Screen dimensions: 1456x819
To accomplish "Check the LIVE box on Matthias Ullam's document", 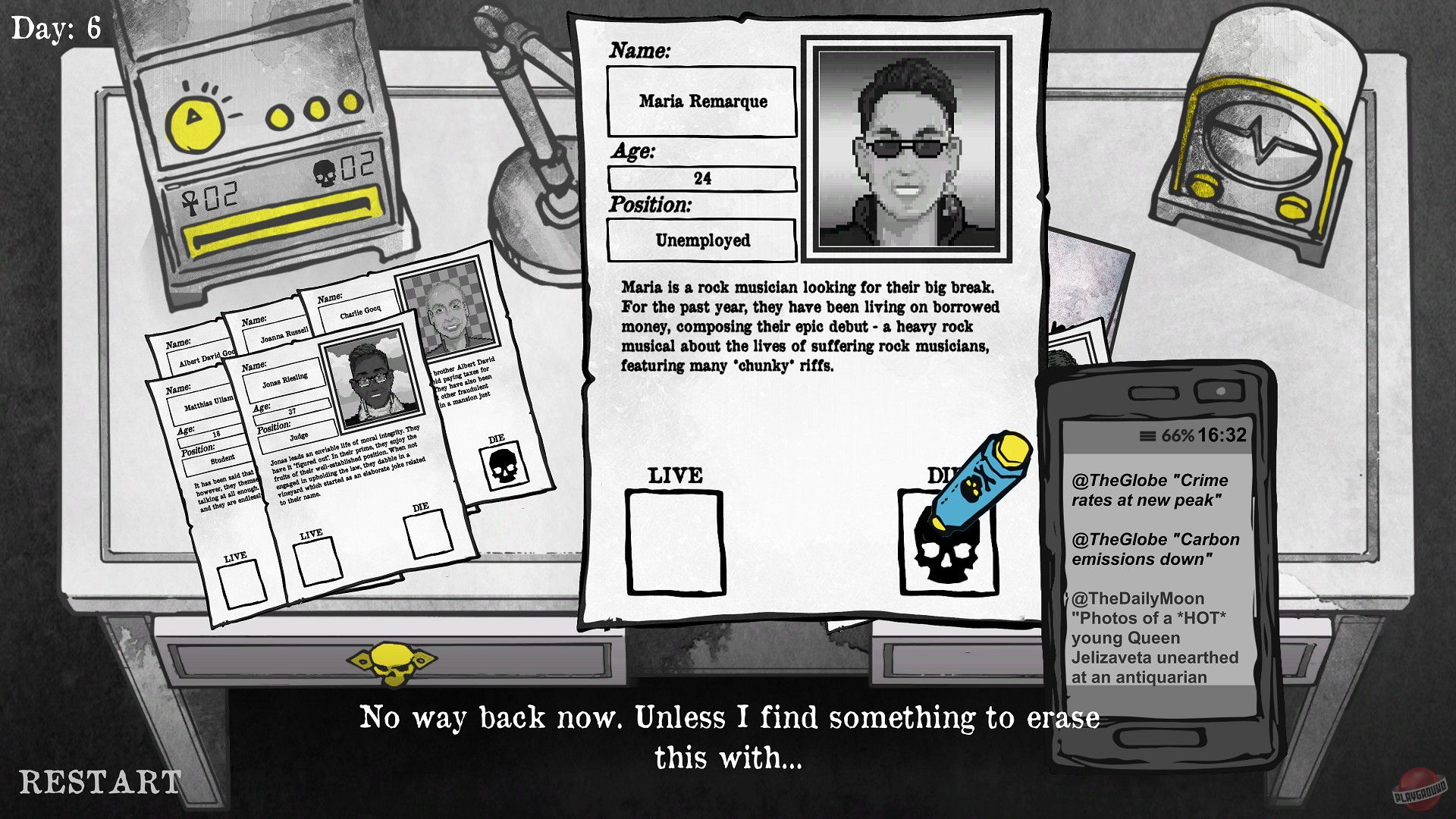I will [x=240, y=582].
